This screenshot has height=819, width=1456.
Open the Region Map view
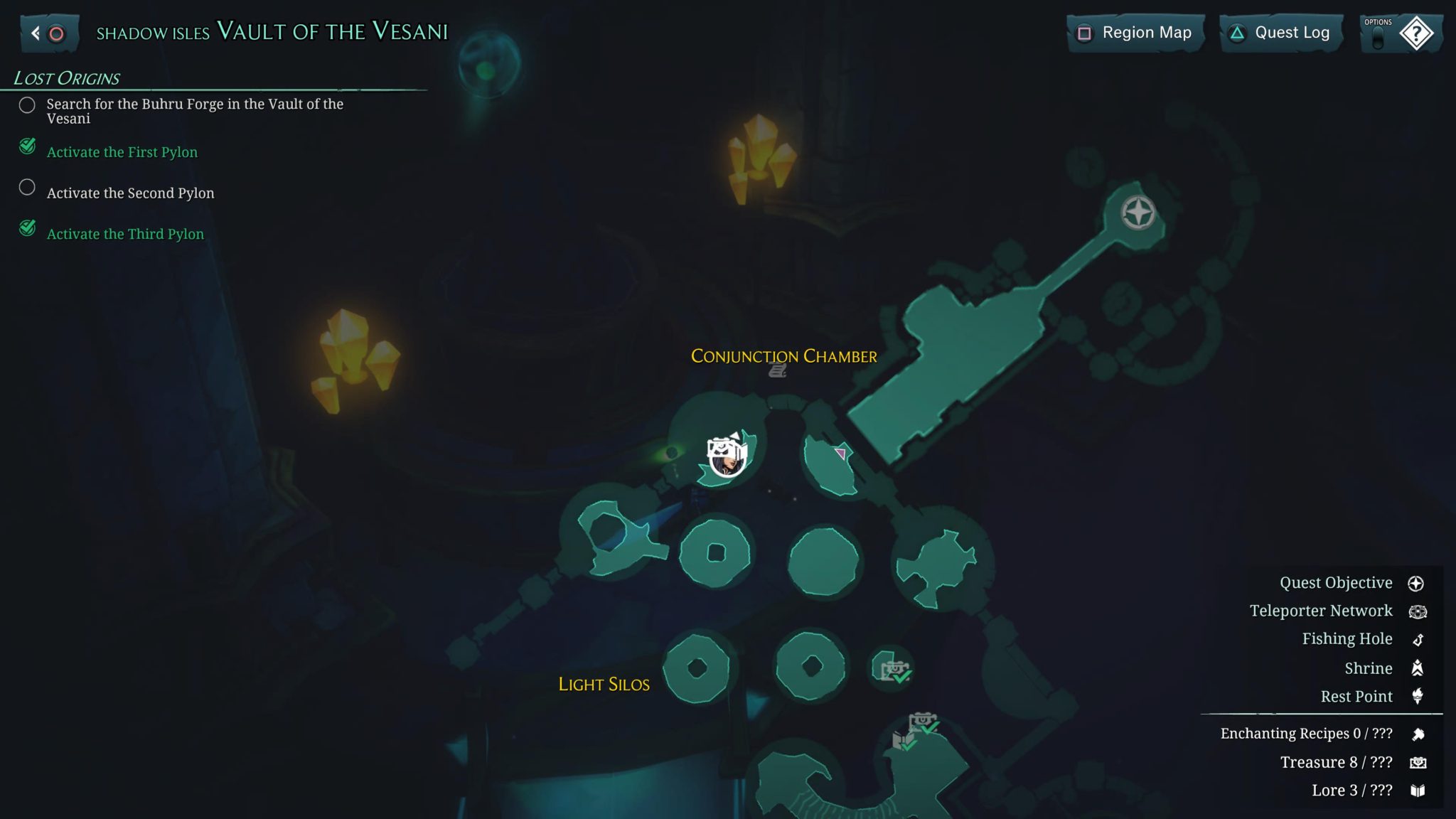[1135, 33]
